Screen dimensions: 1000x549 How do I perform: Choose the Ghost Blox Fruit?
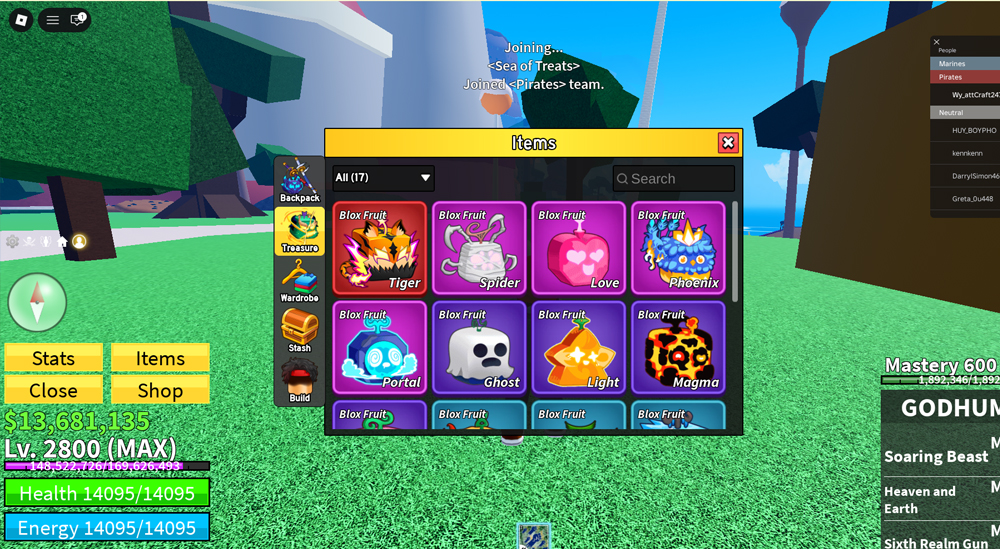click(x=479, y=347)
